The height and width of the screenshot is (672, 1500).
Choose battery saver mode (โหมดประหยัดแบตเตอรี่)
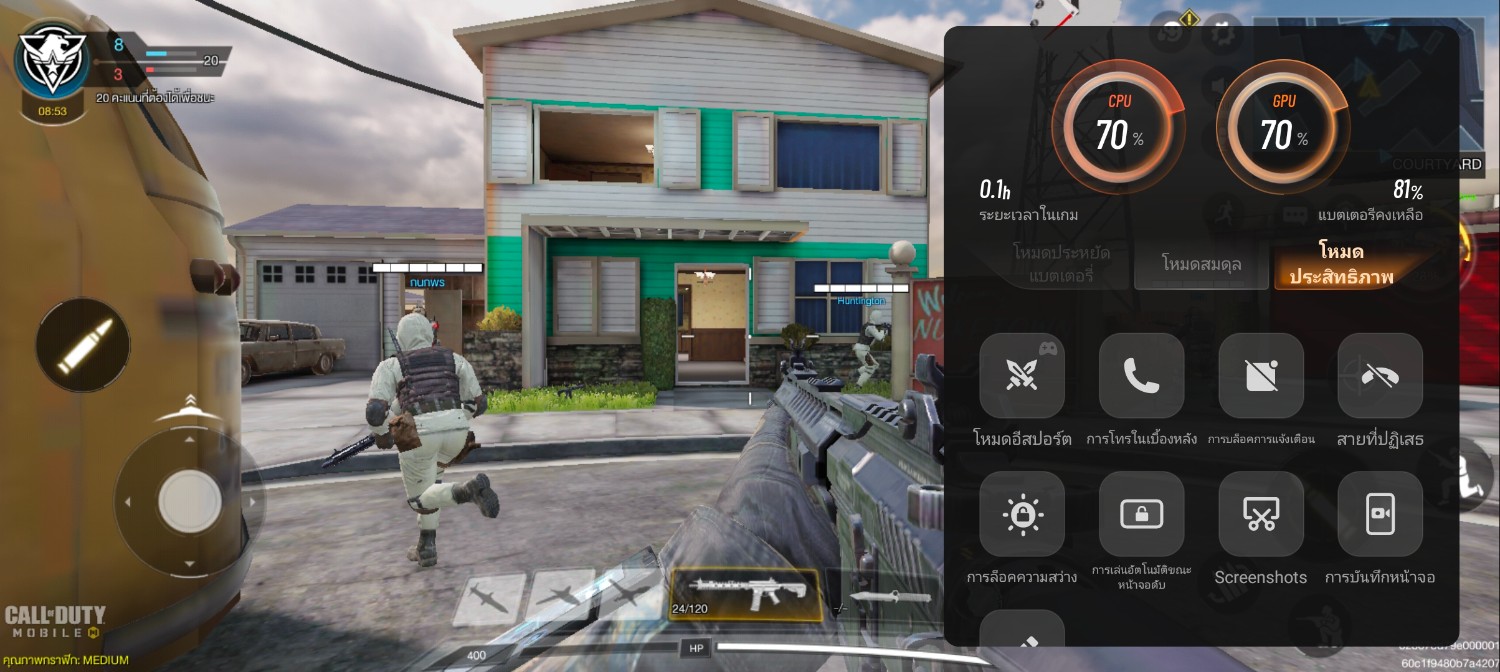pyautogui.click(x=1061, y=264)
